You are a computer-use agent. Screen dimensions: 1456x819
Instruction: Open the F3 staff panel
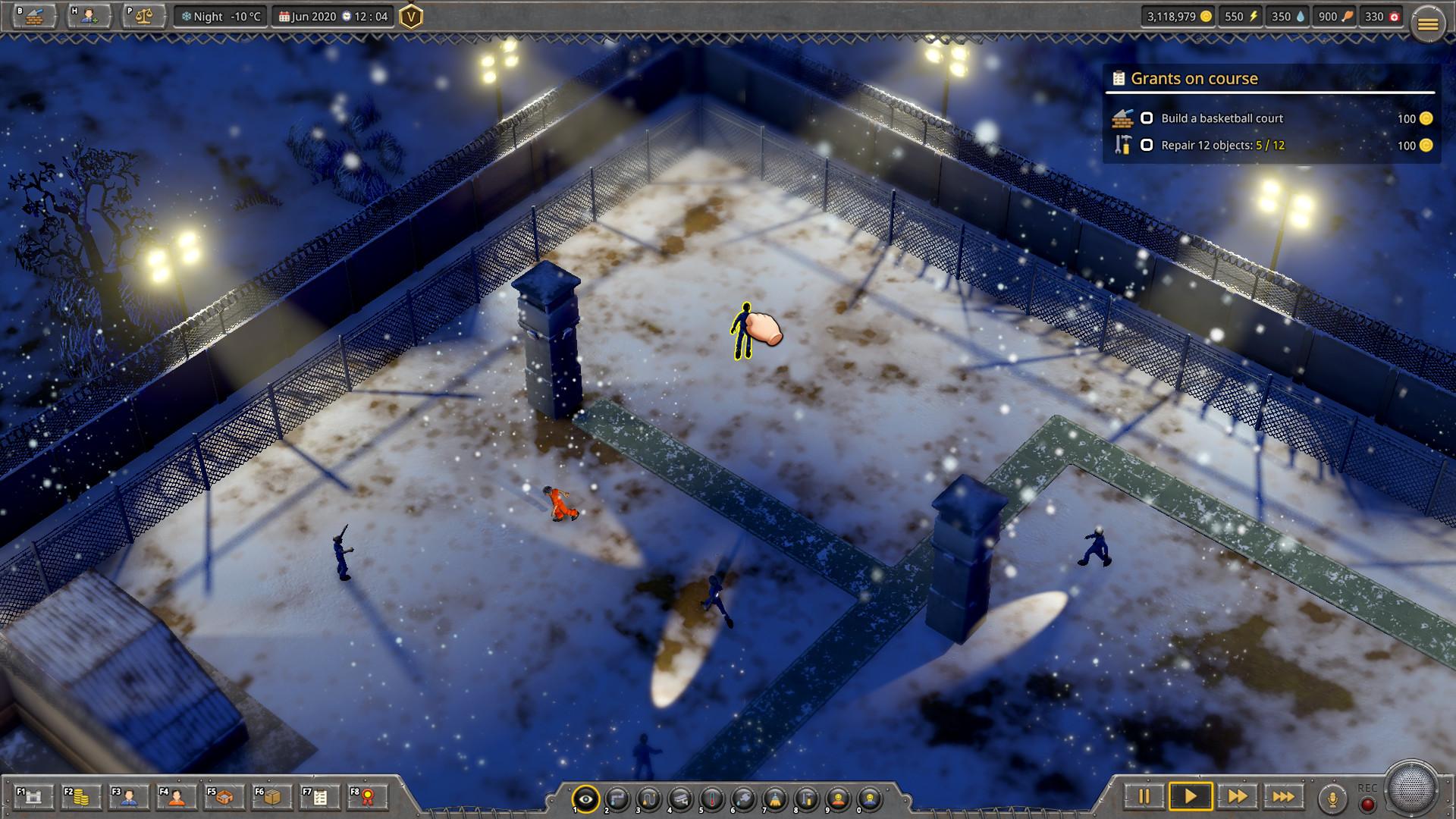(128, 797)
